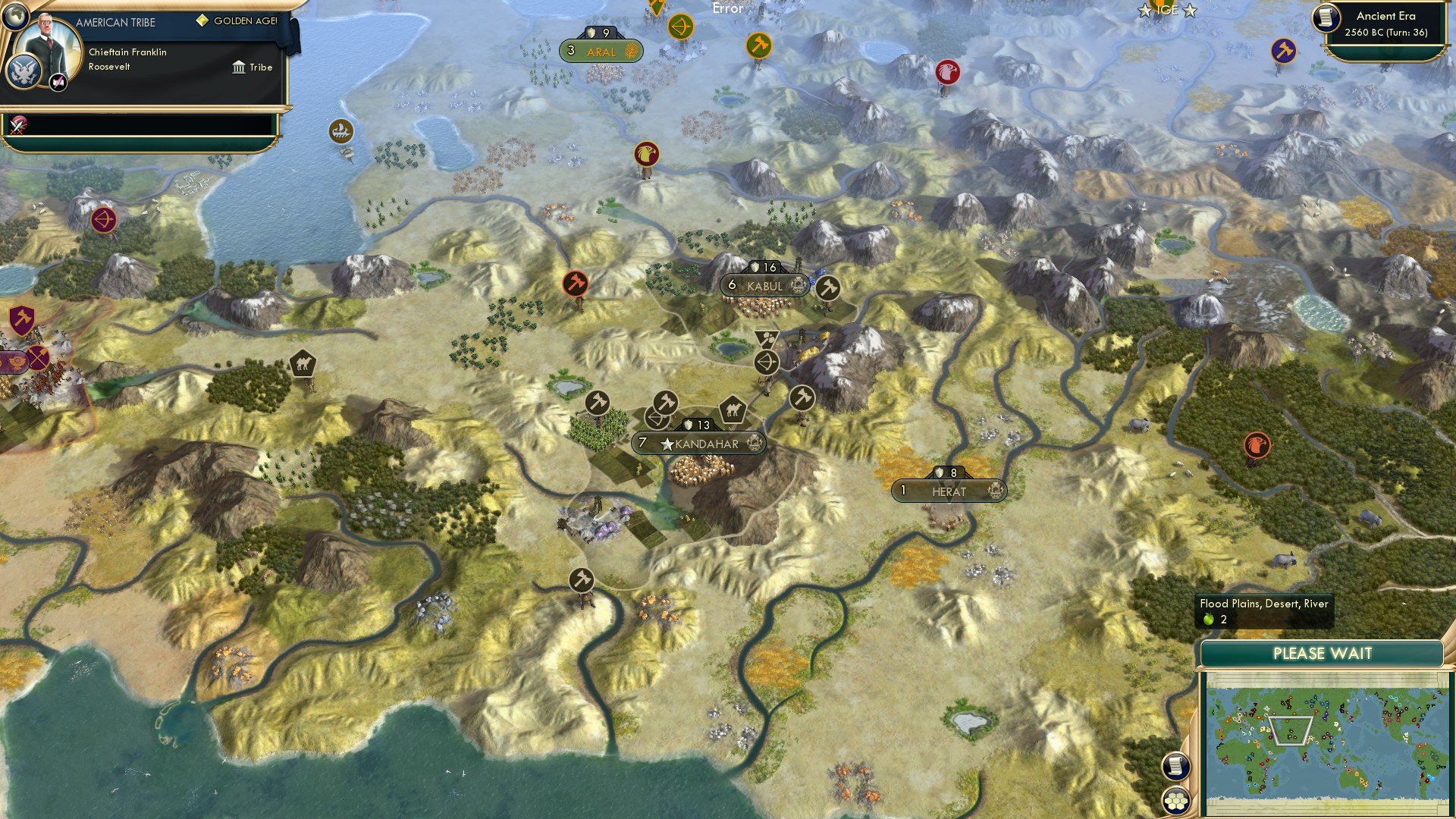The width and height of the screenshot is (1456, 819).
Task: Click Kabul's city production wheel icon
Action: tap(796, 287)
